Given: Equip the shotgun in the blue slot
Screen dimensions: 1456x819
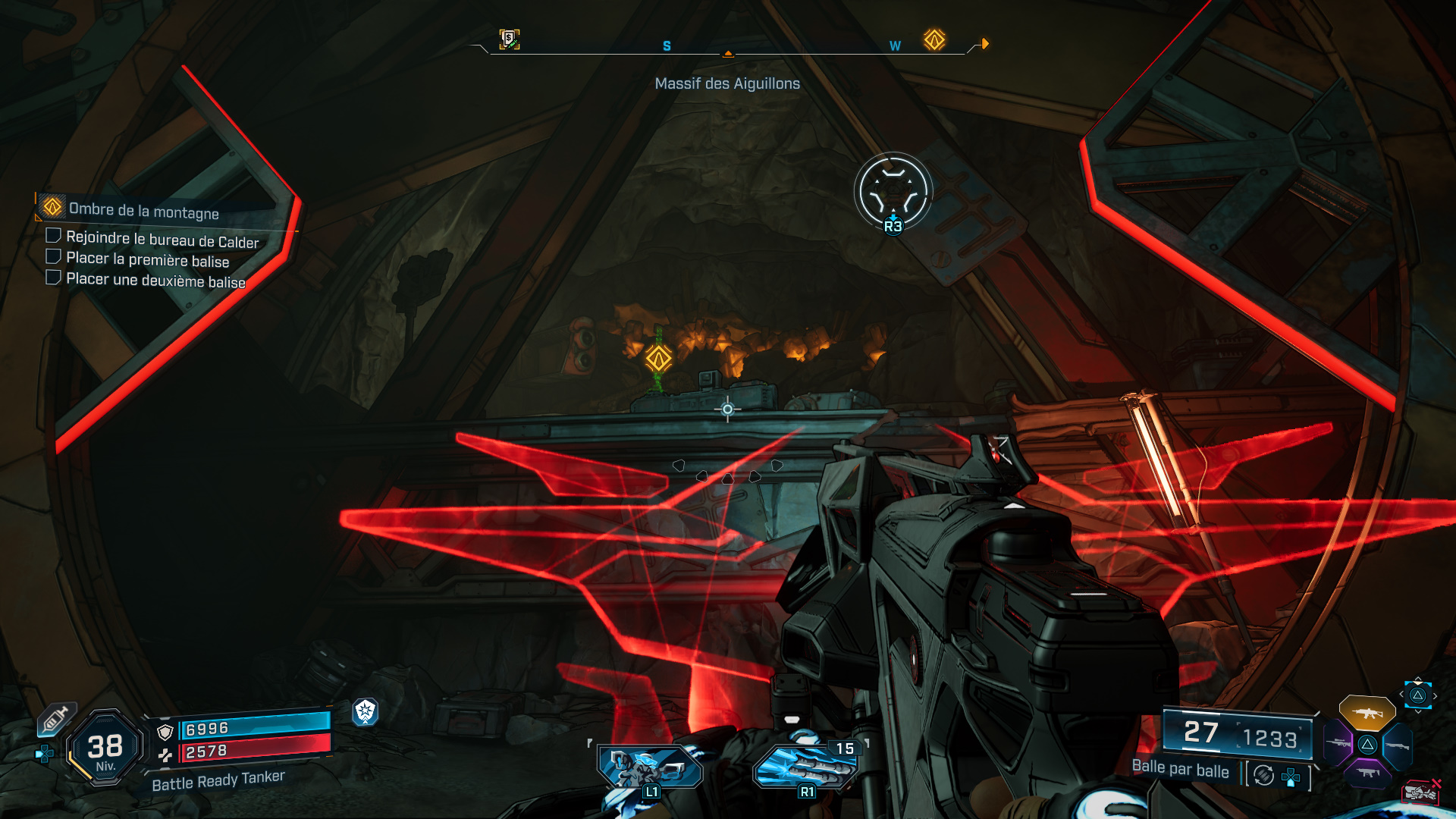Looking at the screenshot, I should [1397, 746].
